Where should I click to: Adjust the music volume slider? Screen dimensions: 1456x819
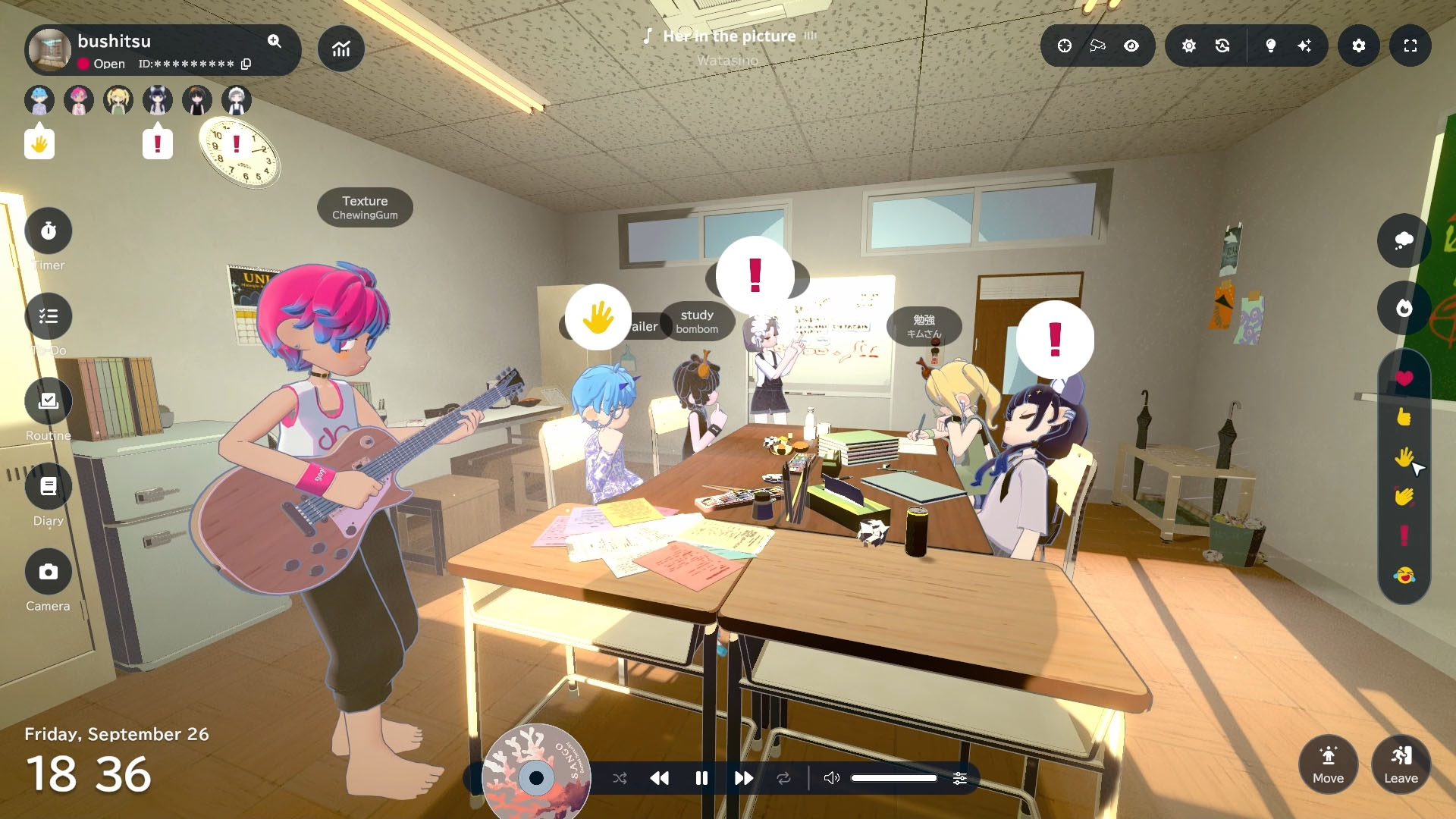pyautogui.click(x=893, y=778)
